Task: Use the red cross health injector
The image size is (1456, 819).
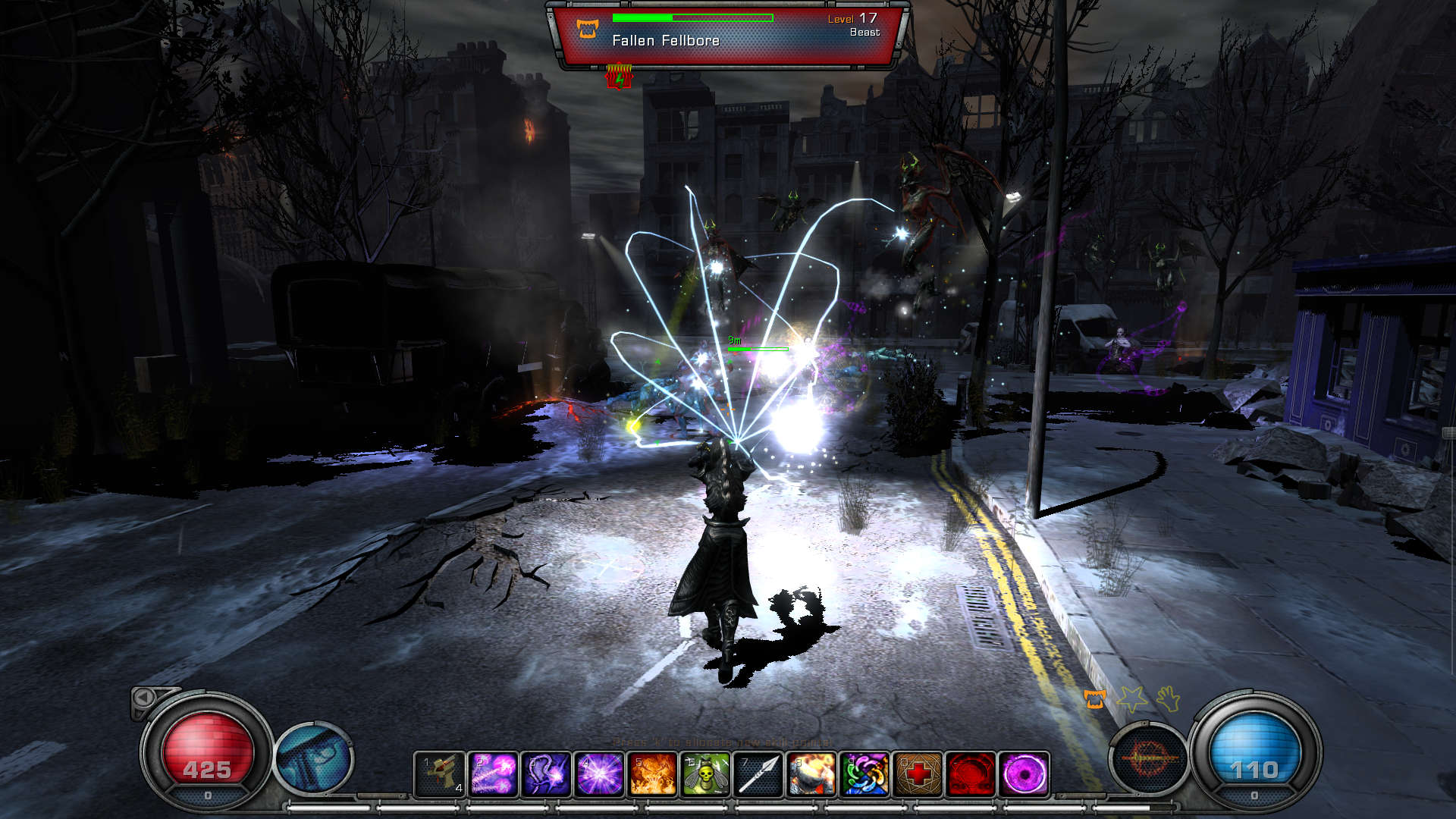Action: click(918, 774)
